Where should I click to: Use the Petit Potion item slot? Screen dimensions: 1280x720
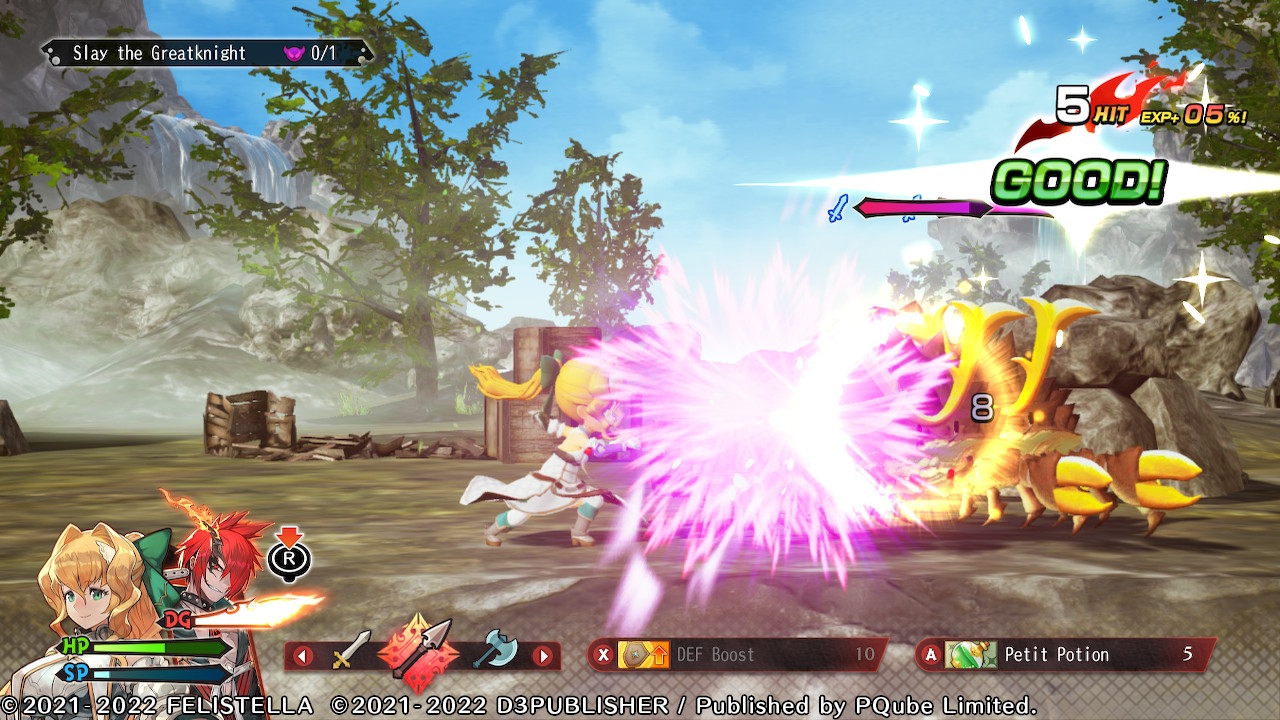click(1066, 655)
